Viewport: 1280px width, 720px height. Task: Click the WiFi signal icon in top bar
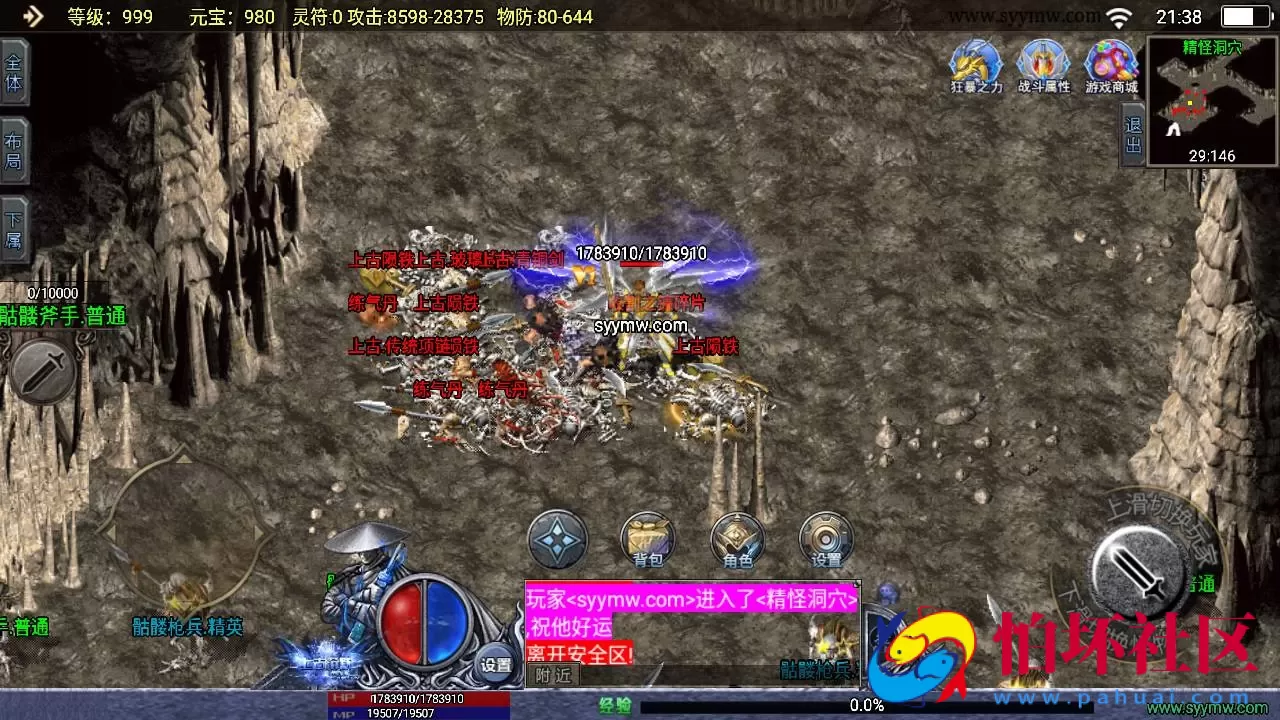click(x=1118, y=16)
